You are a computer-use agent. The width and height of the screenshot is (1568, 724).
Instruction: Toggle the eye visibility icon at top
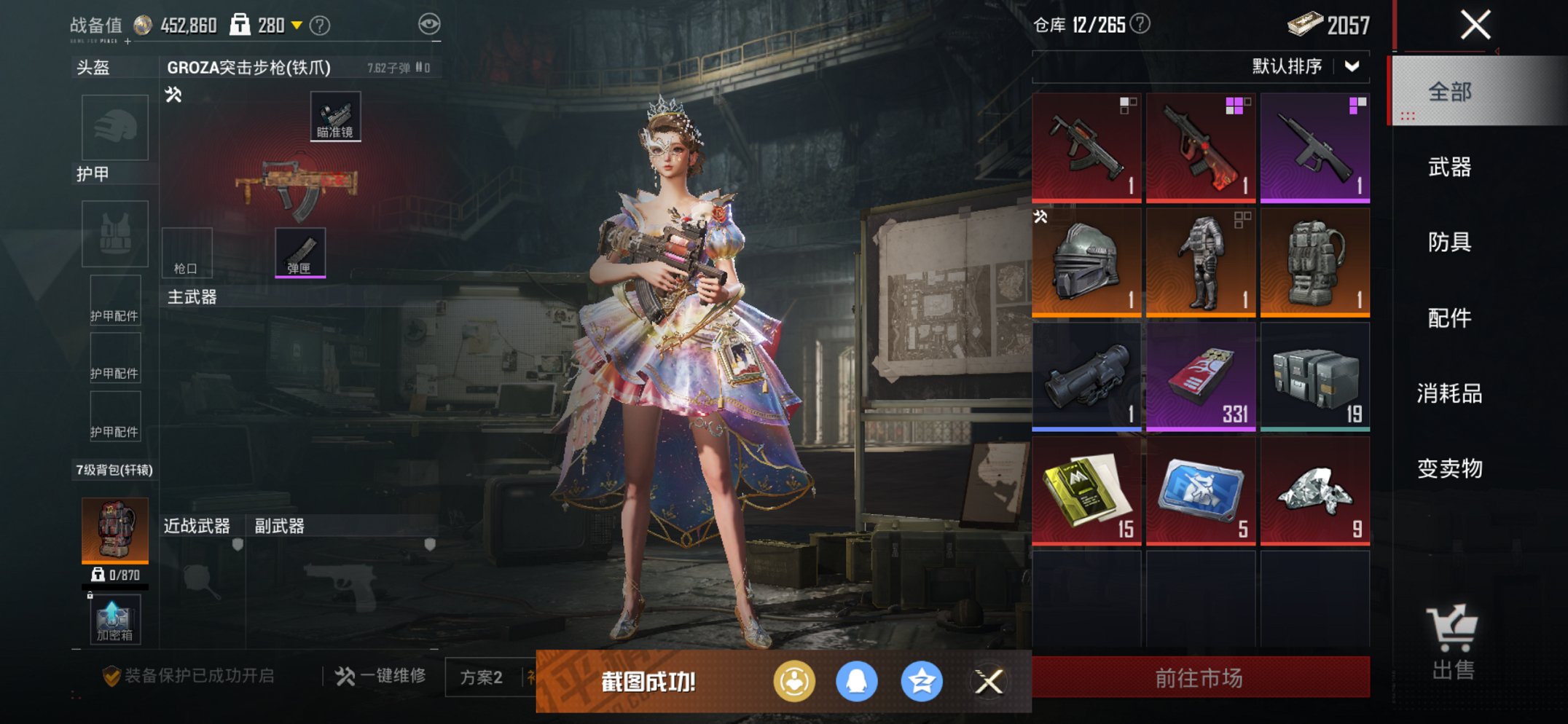point(431,24)
